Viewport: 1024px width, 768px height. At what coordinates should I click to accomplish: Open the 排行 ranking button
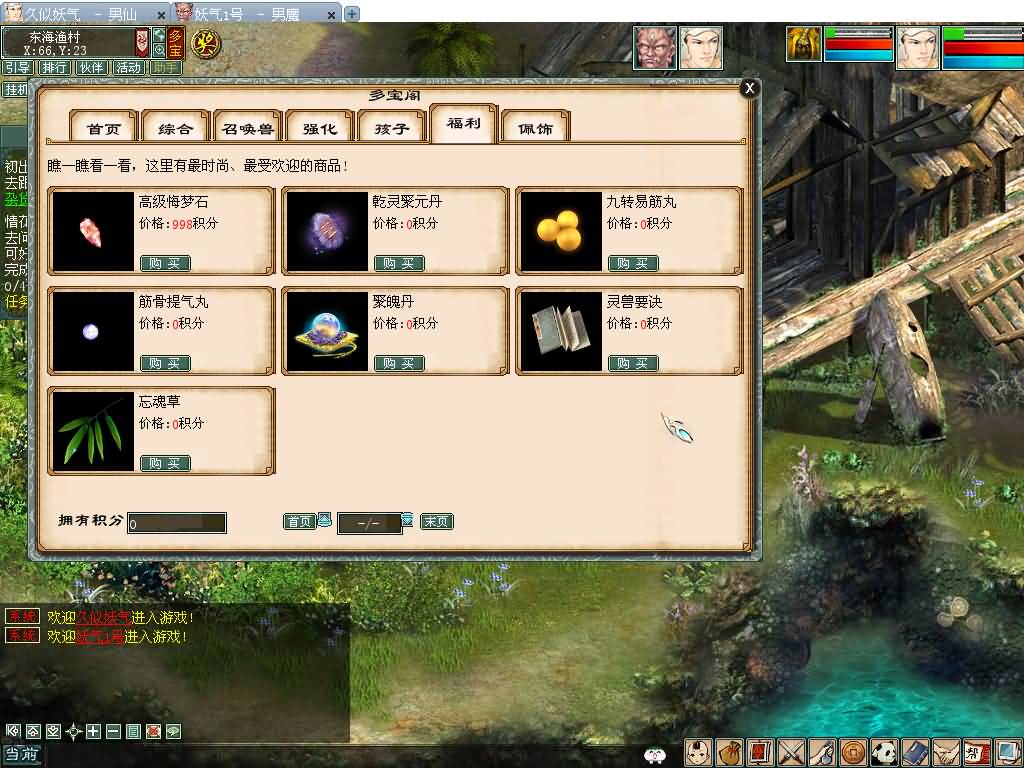click(x=54, y=68)
